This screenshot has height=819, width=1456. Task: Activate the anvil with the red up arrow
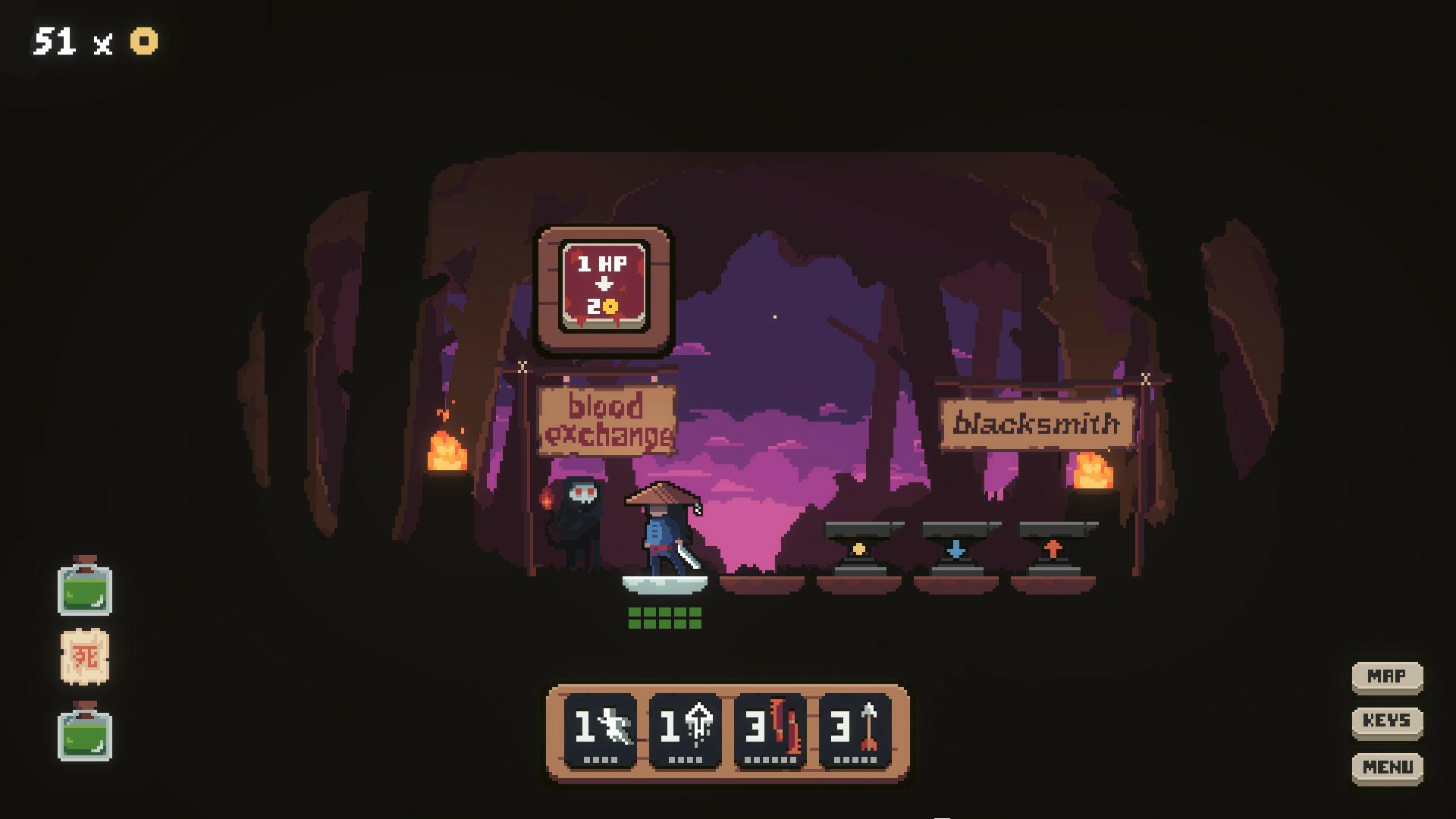pos(1053,546)
